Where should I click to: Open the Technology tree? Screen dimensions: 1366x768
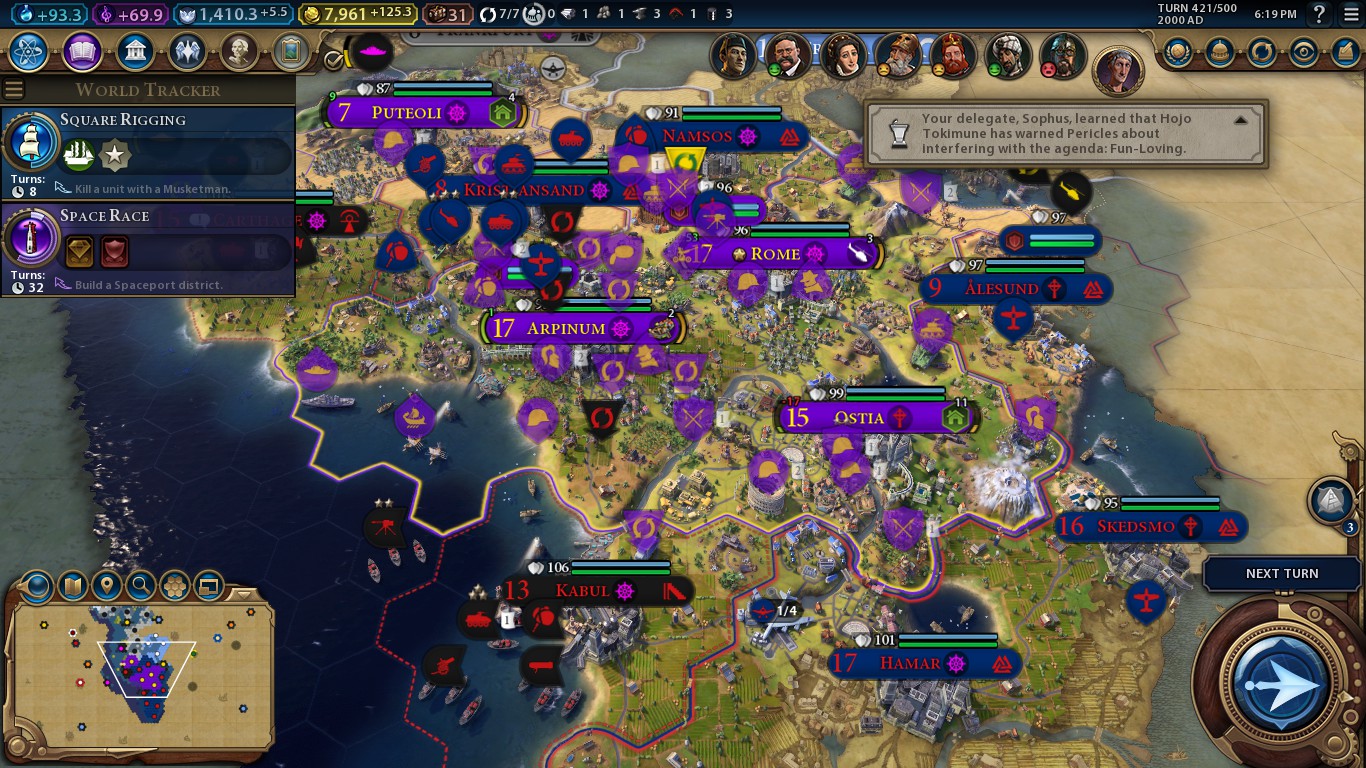(27, 52)
